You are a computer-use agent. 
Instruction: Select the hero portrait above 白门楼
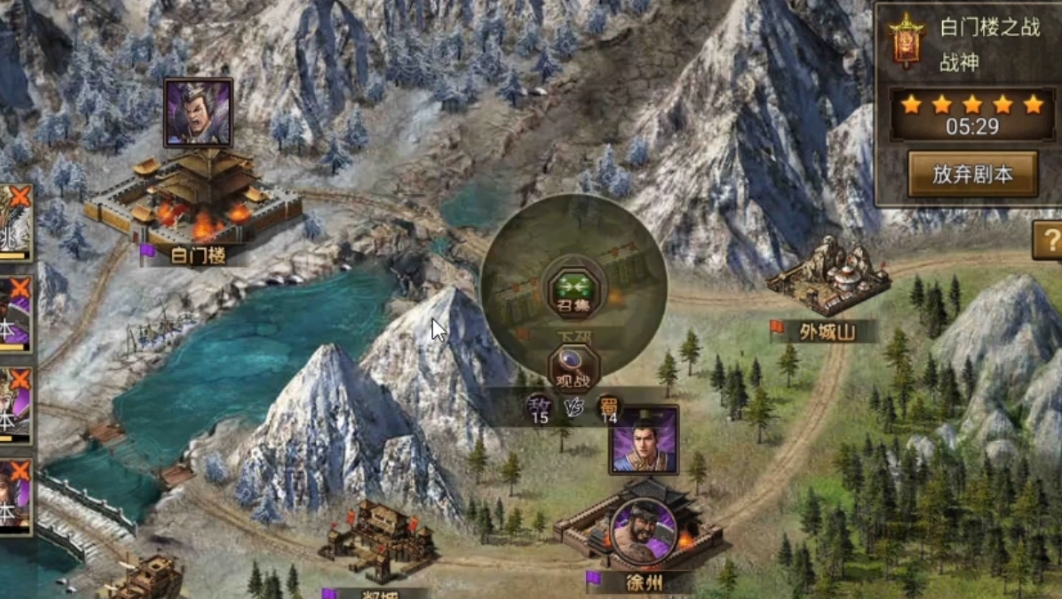(x=198, y=113)
